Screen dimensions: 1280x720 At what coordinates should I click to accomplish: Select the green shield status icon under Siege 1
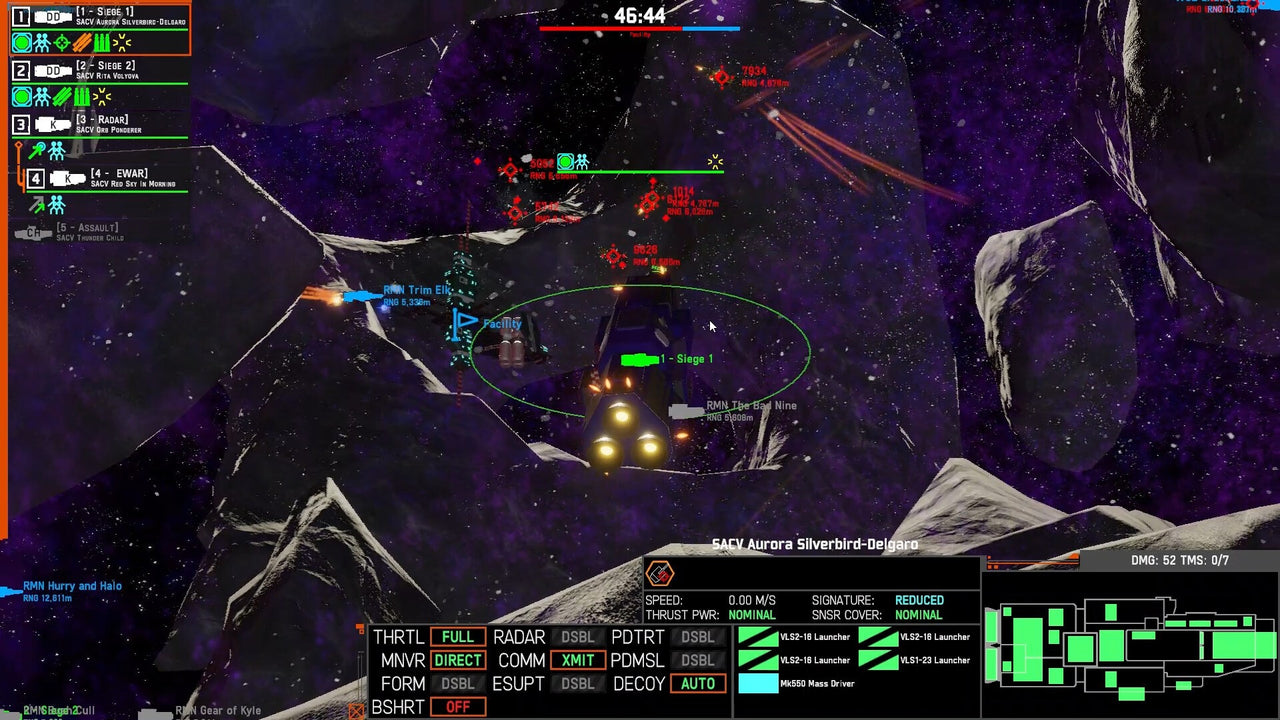point(20,41)
